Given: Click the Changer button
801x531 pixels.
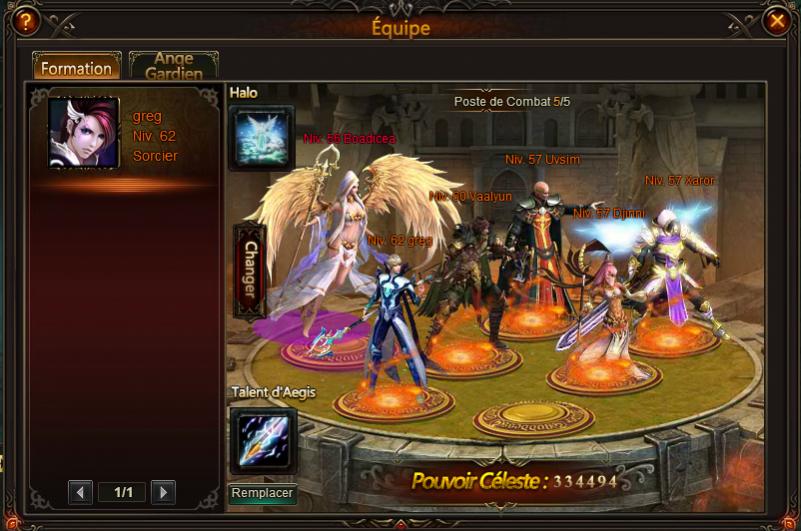Looking at the screenshot, I should pyautogui.click(x=249, y=272).
